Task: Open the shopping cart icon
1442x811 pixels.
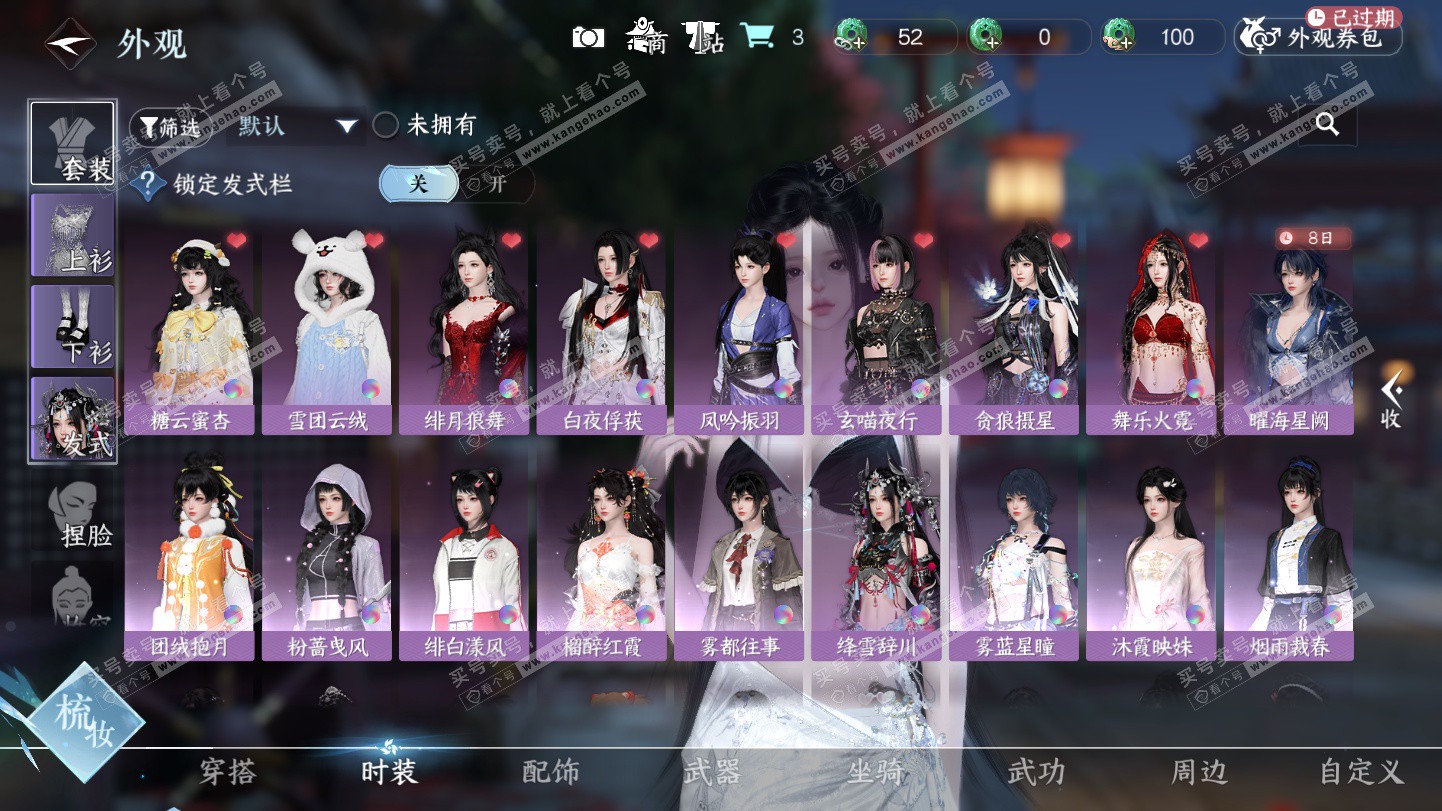Action: [758, 37]
